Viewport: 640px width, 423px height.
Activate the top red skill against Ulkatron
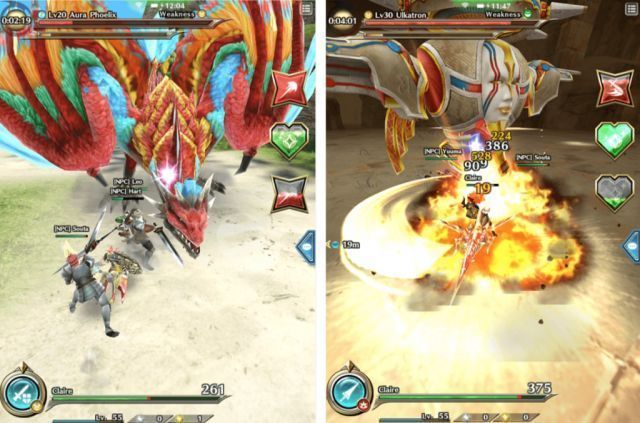click(615, 87)
